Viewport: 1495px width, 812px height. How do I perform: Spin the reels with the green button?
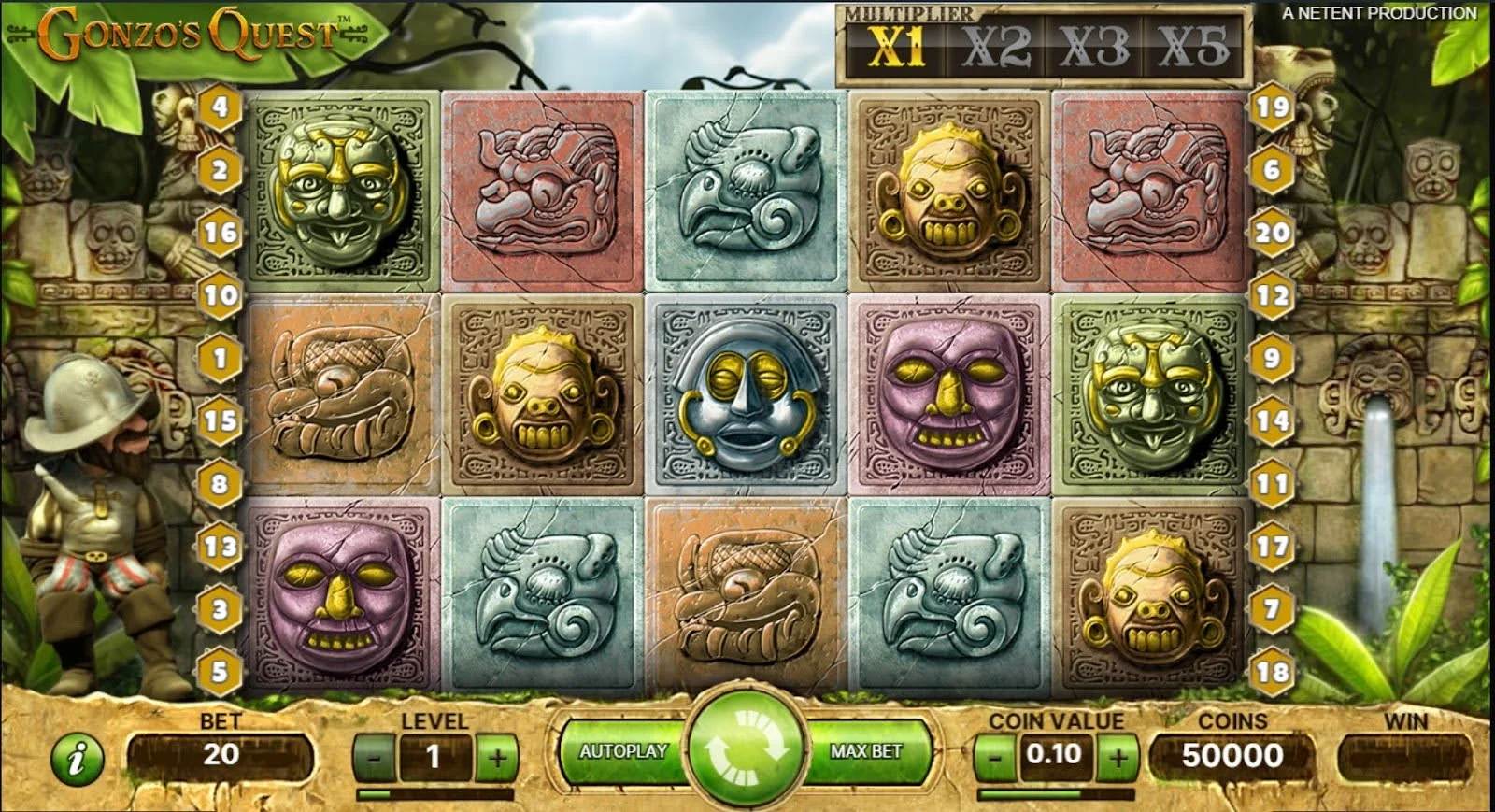[746, 748]
